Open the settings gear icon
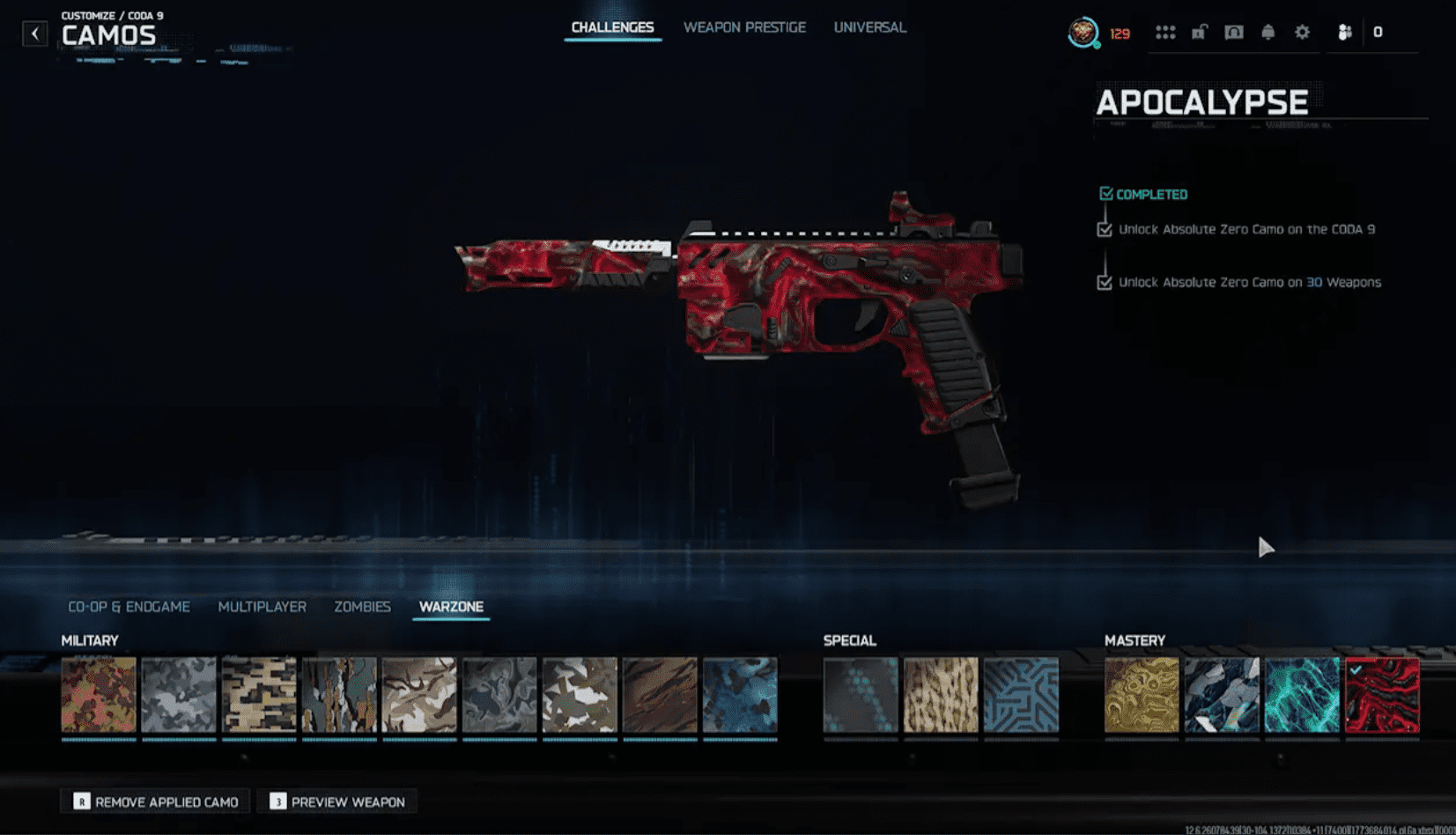1456x835 pixels. tap(1302, 33)
